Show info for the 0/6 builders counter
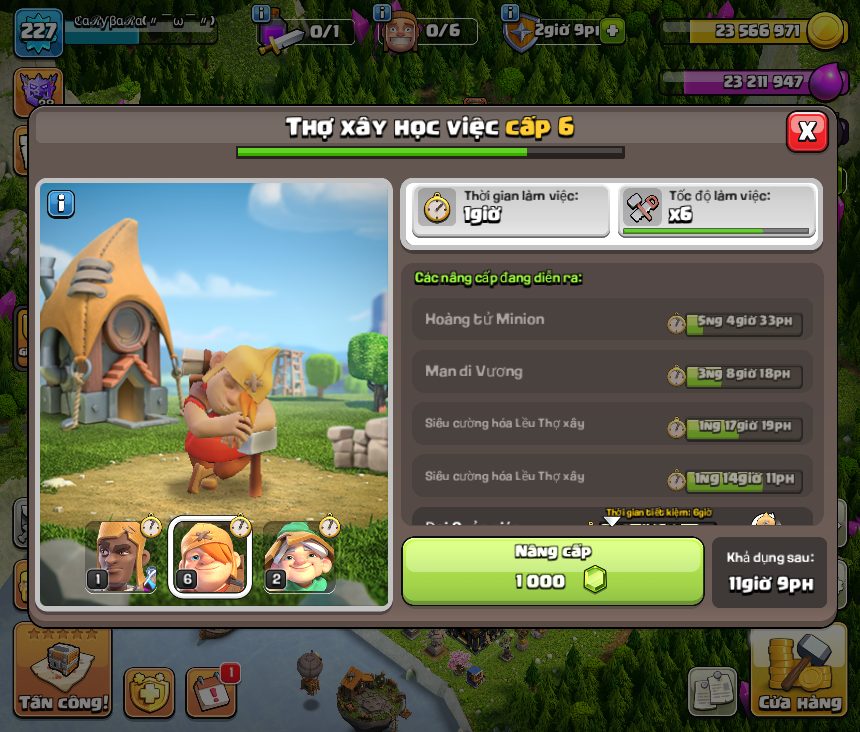Image resolution: width=860 pixels, height=732 pixels. tap(381, 13)
